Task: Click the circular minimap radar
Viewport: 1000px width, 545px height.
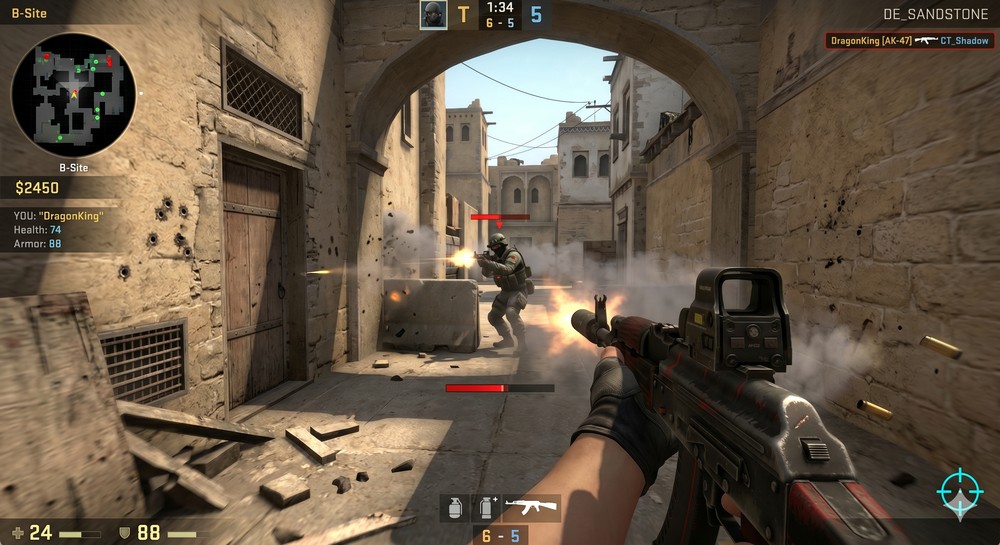Action: [74, 95]
